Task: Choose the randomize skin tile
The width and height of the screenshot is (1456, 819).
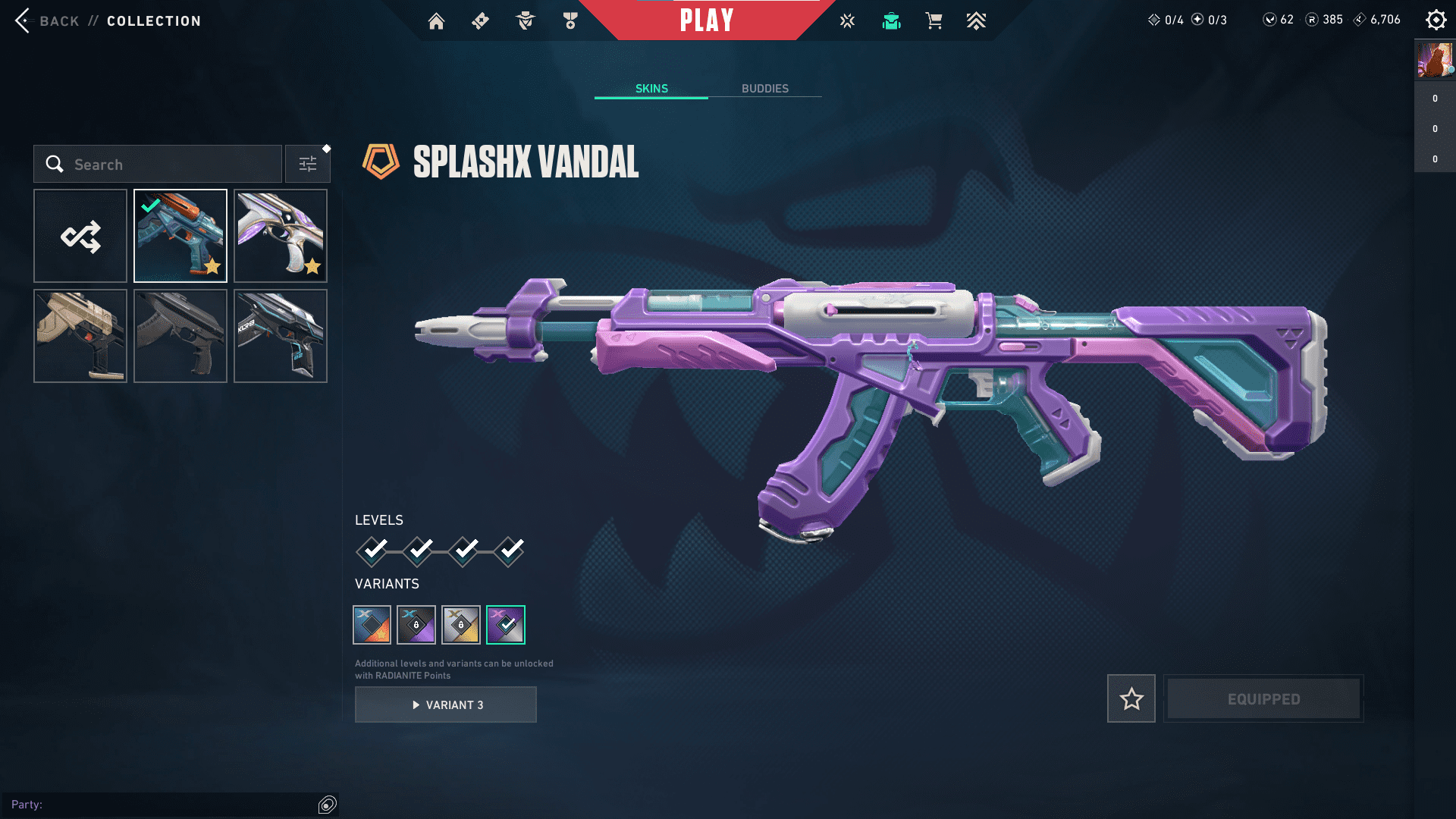Action: click(x=80, y=236)
